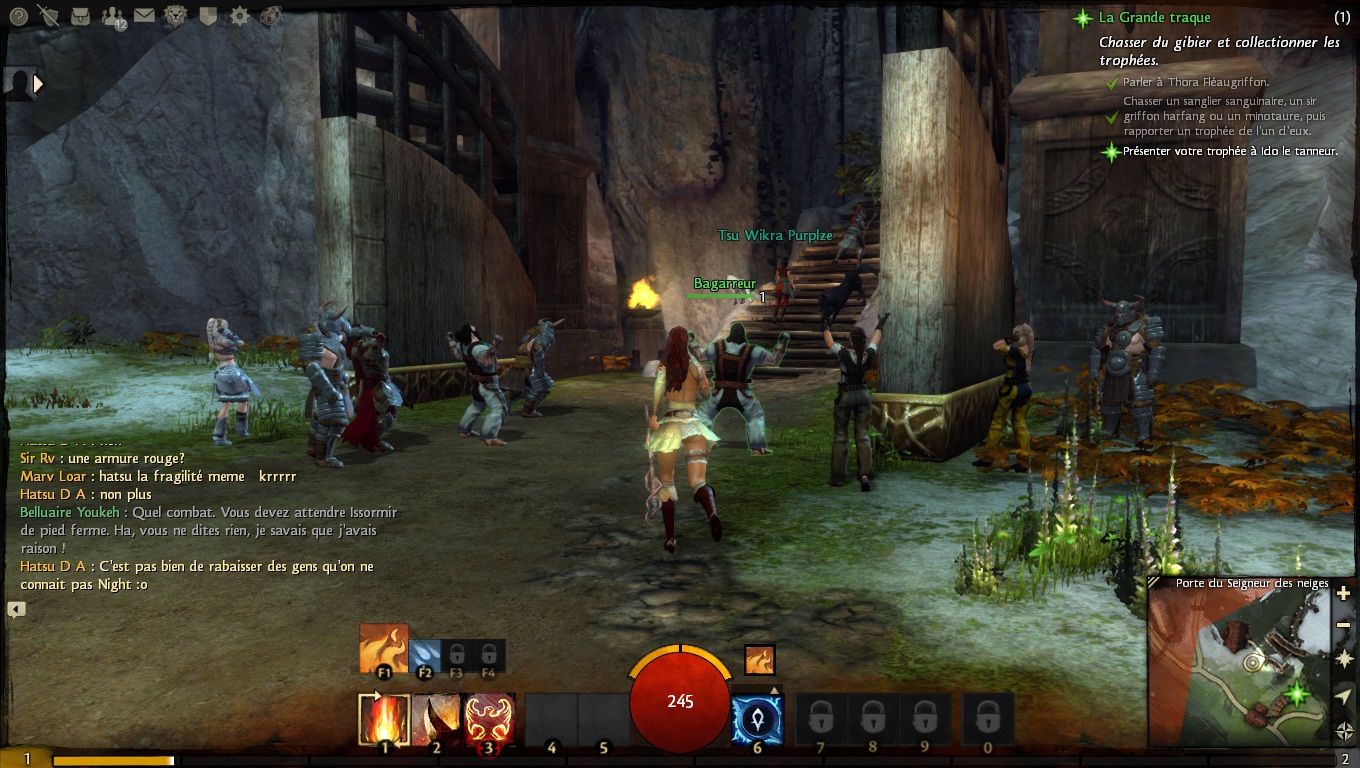This screenshot has height=768, width=1360.
Task: Switch to the F2 water attunement
Action: pos(424,654)
